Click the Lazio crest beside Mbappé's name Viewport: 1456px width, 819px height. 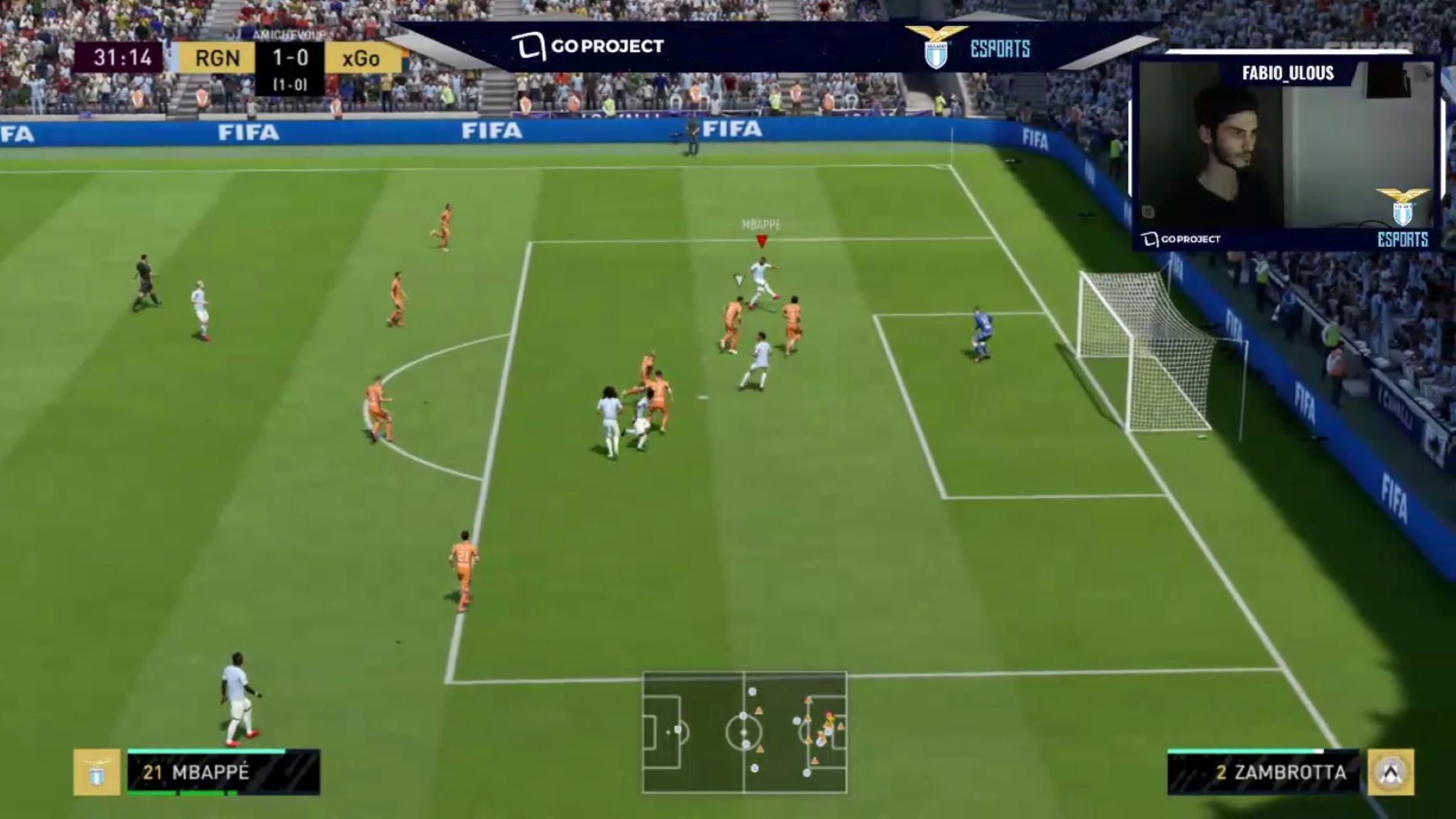click(x=97, y=772)
